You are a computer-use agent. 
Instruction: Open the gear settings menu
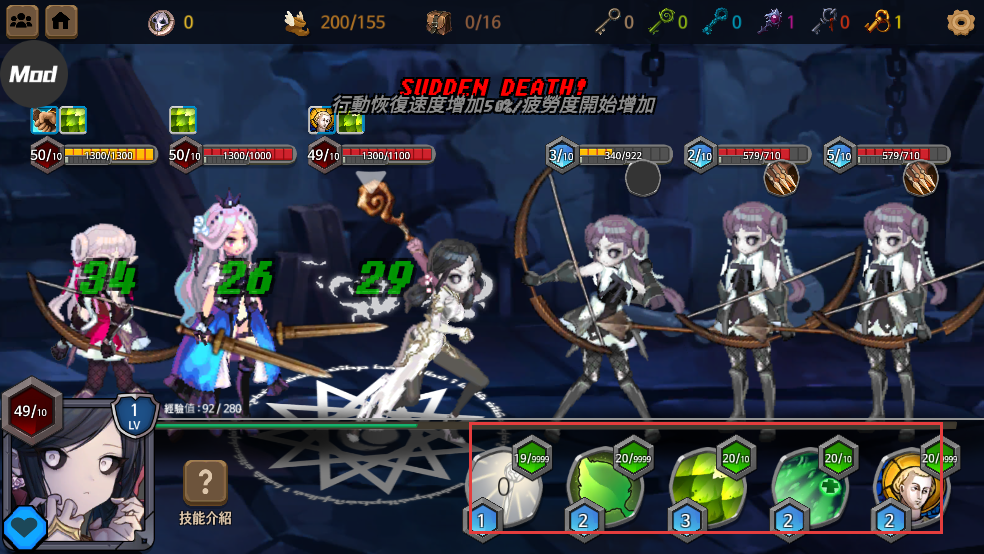[x=960, y=22]
